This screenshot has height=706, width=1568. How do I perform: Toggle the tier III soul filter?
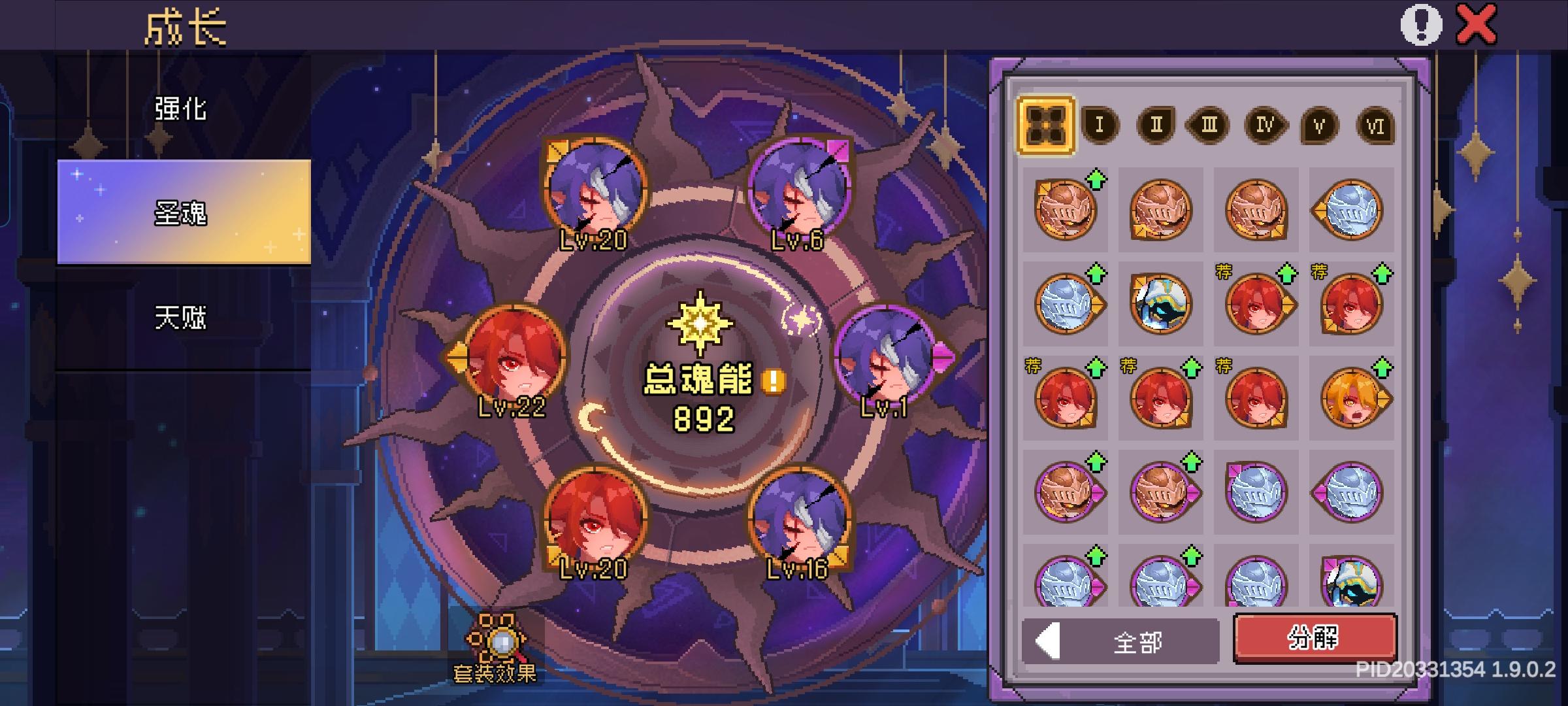1209,126
